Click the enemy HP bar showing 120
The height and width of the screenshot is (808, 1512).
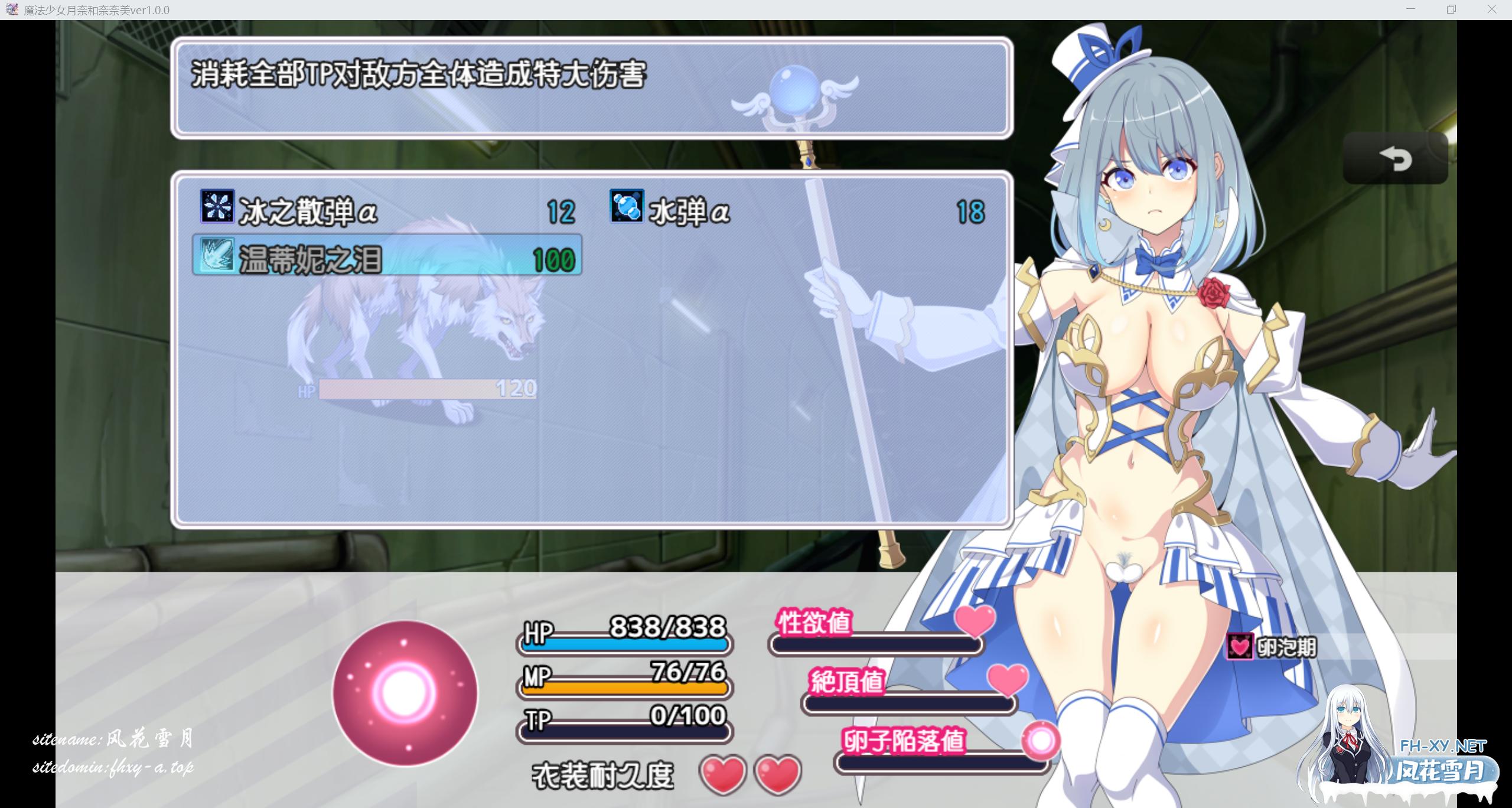coord(422,390)
